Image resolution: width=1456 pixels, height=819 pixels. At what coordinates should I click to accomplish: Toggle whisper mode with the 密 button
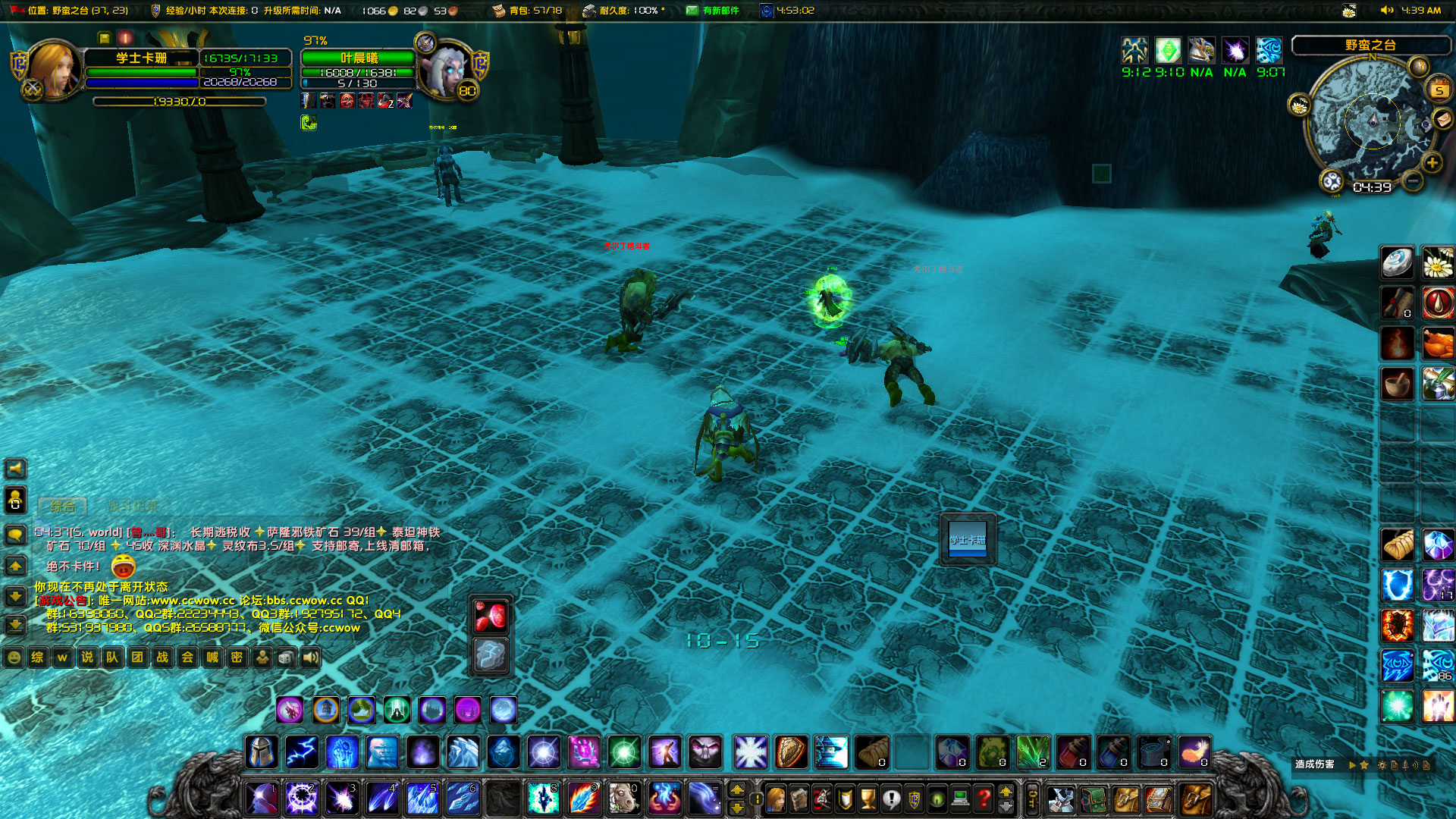[x=237, y=657]
